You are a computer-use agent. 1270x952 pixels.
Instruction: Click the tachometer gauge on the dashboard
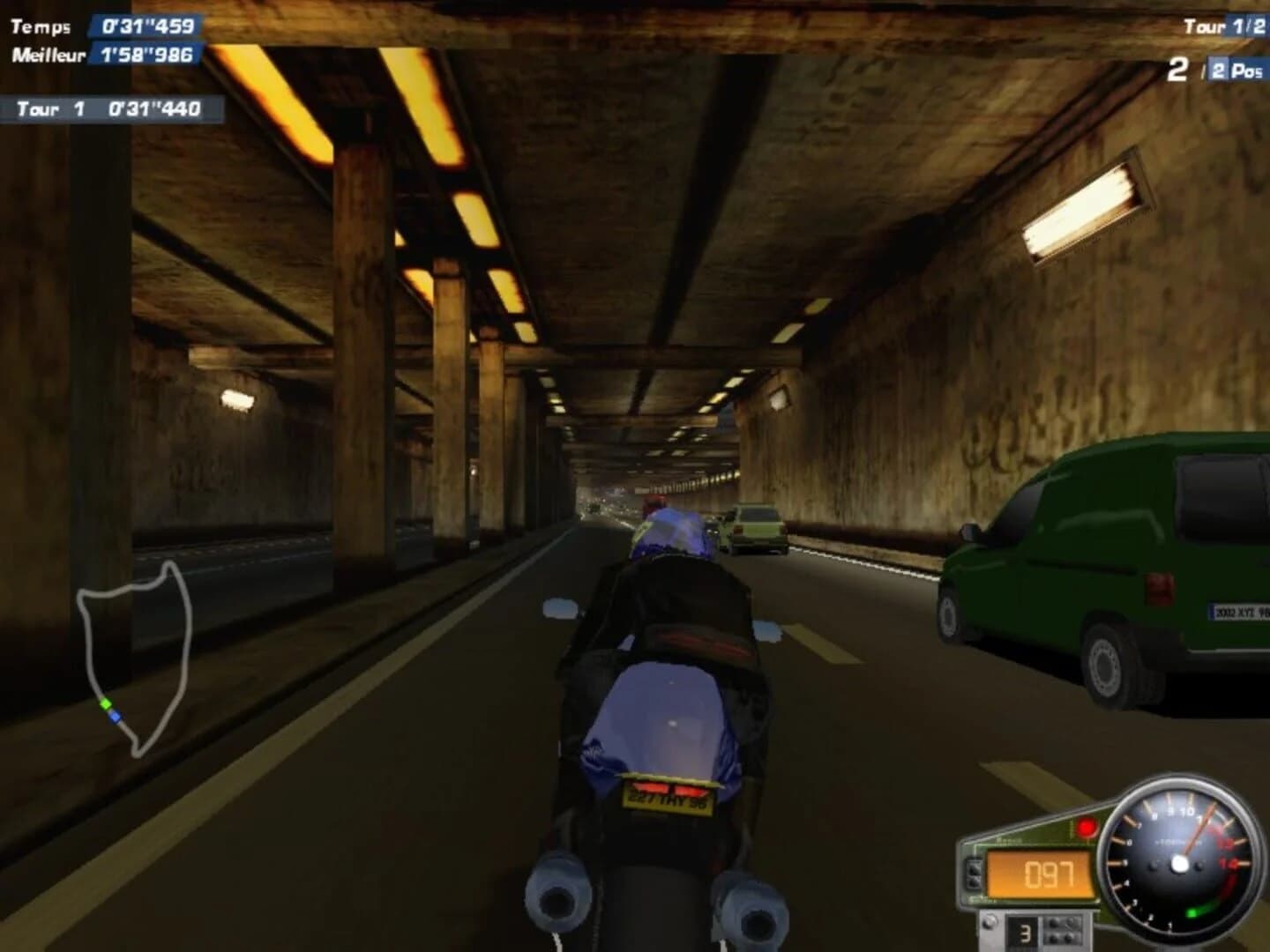pyautogui.click(x=1180, y=864)
